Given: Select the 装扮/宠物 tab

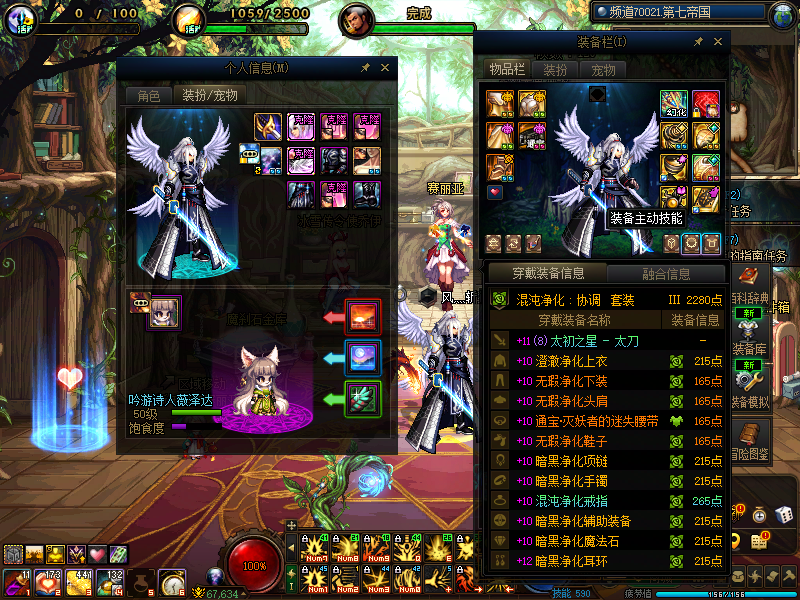Looking at the screenshot, I should click(209, 96).
